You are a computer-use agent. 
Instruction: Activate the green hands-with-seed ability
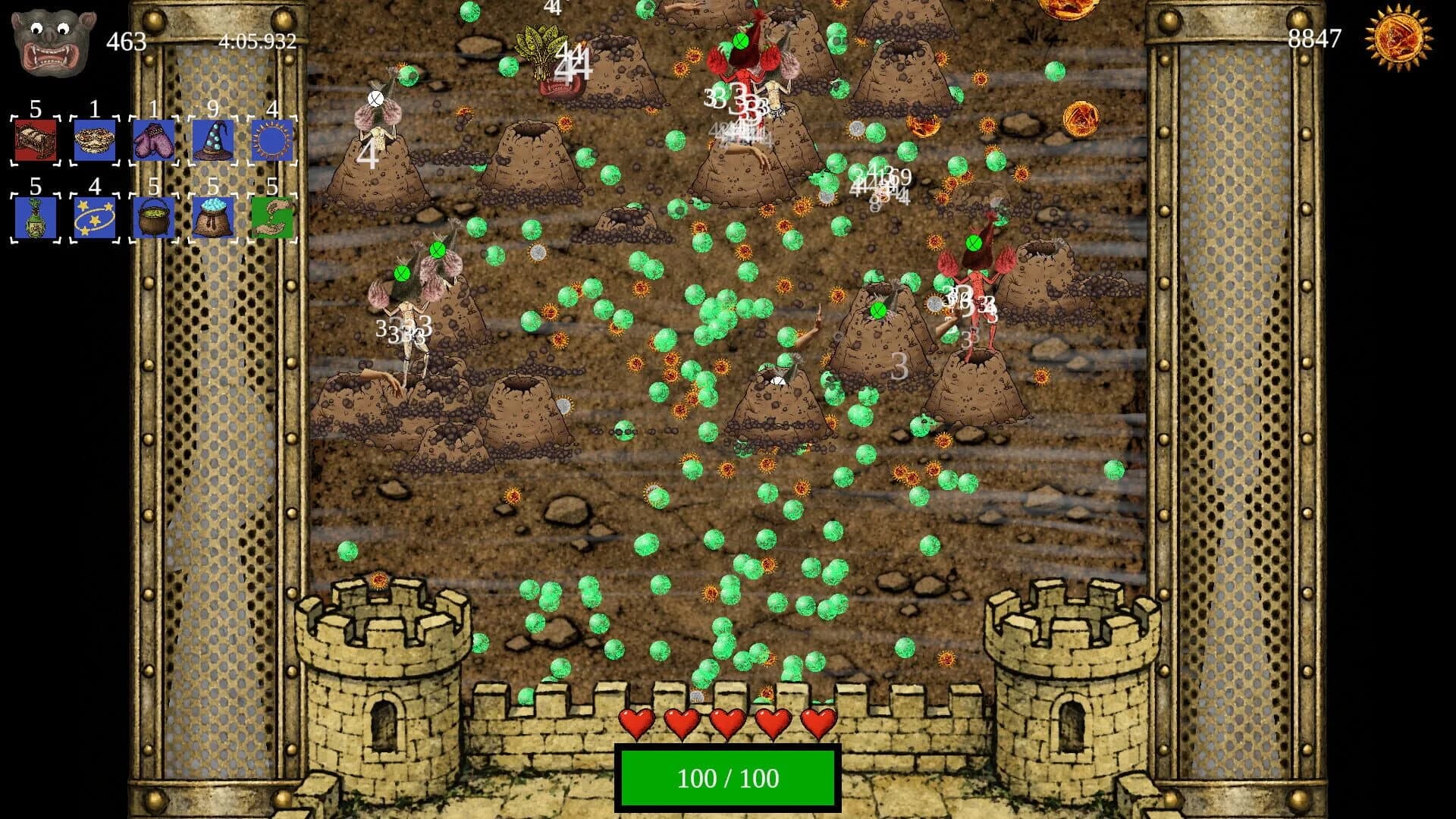271,216
